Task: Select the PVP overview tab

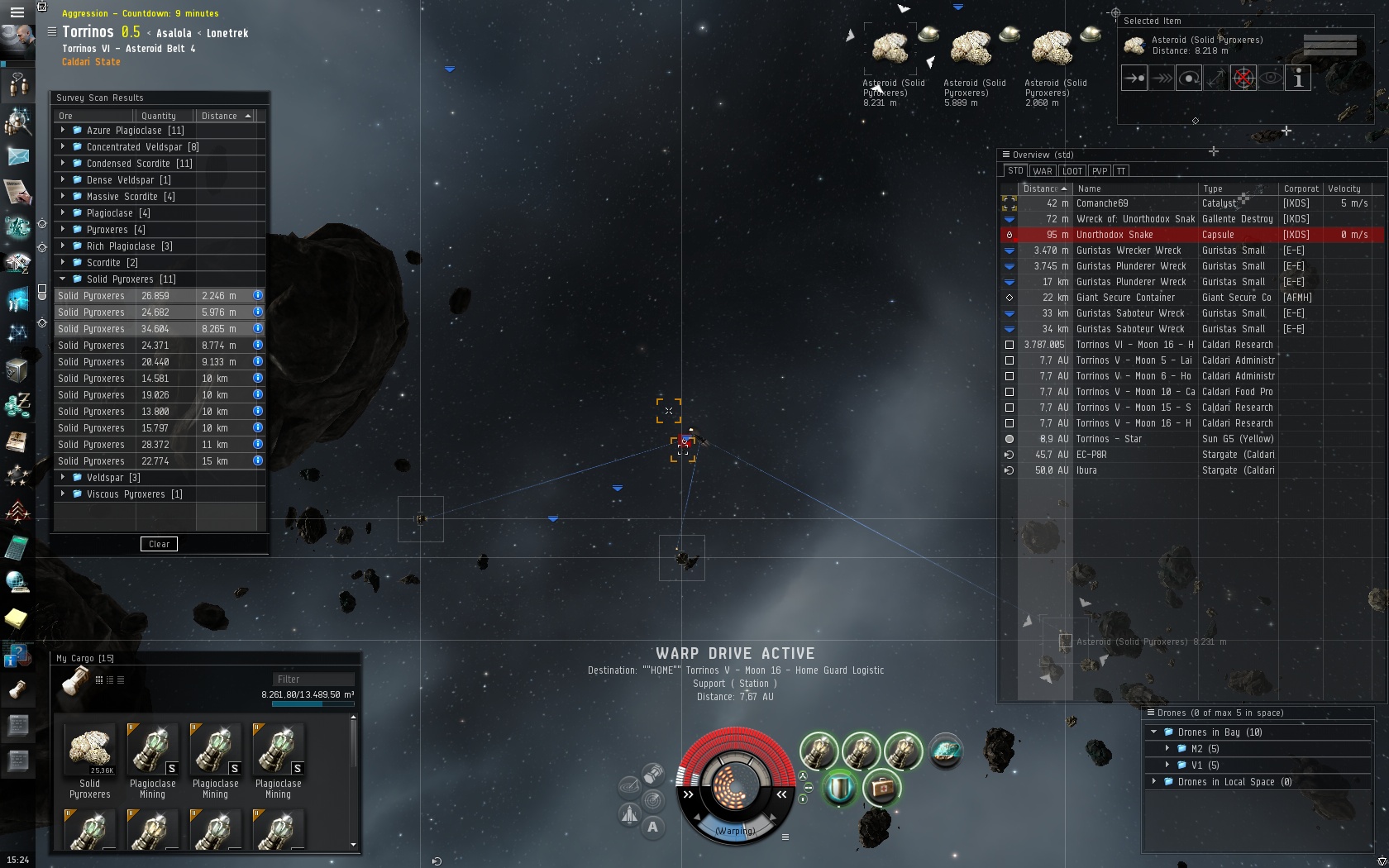Action: 1099,171
